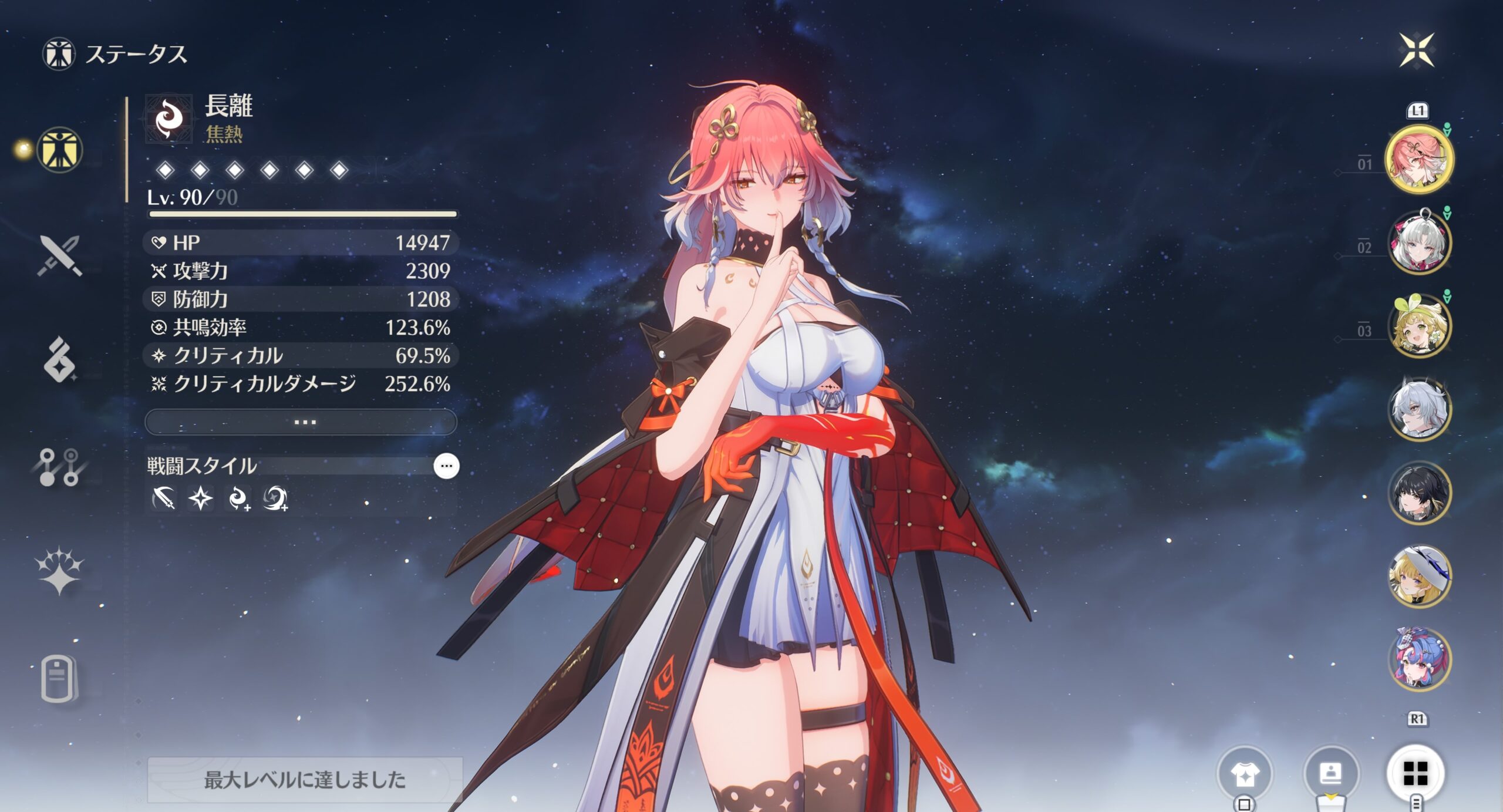Close the status screen with the X

point(1416,50)
